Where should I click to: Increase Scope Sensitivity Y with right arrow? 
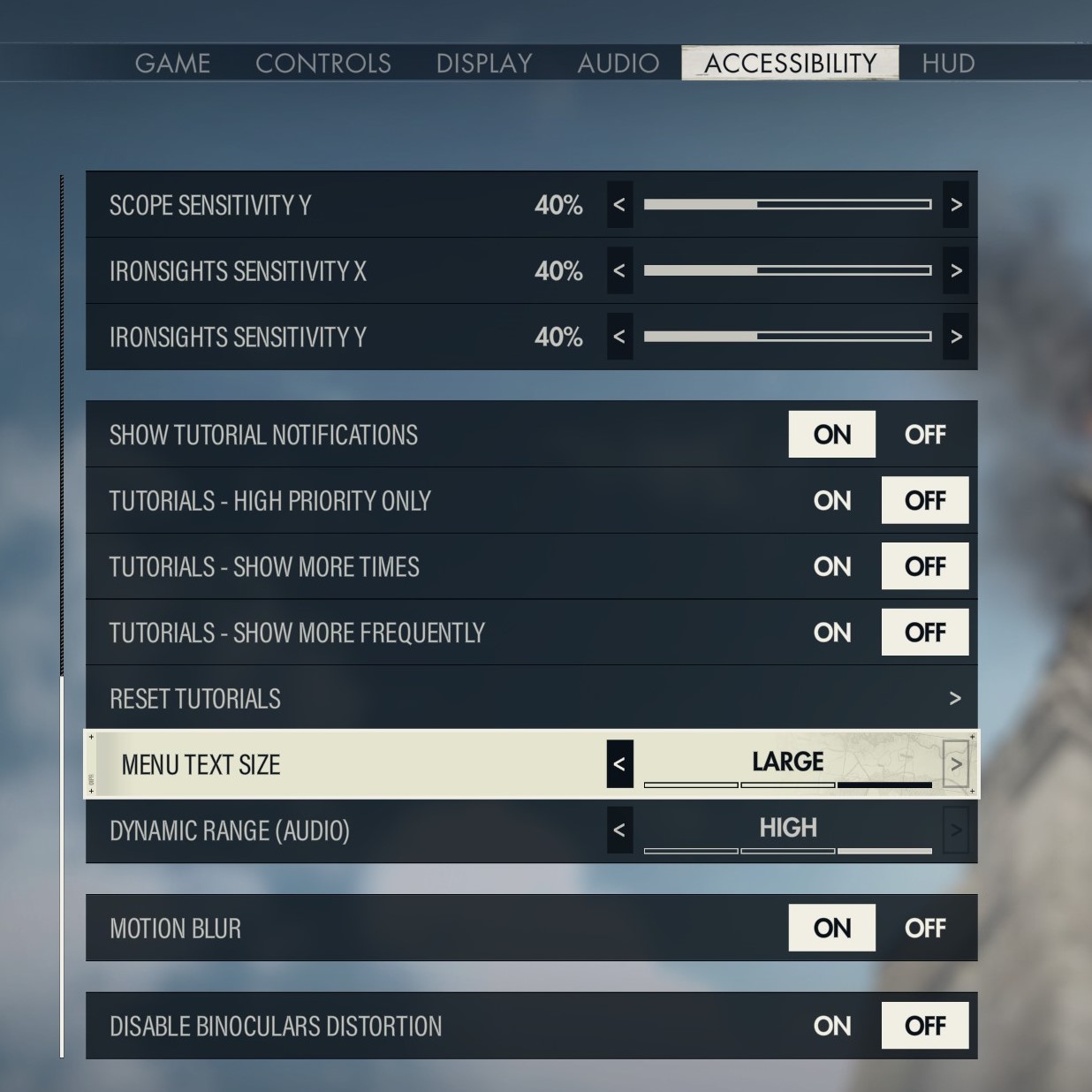[x=956, y=205]
